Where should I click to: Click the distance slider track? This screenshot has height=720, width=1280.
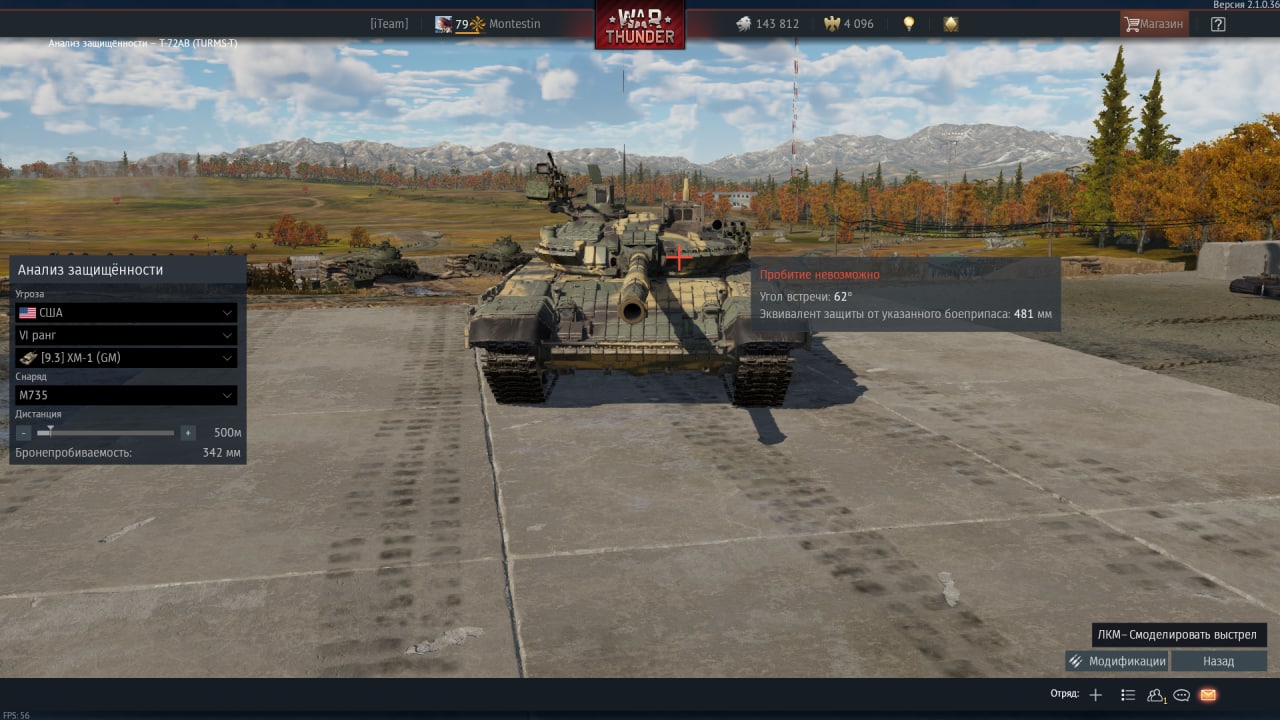click(x=110, y=433)
